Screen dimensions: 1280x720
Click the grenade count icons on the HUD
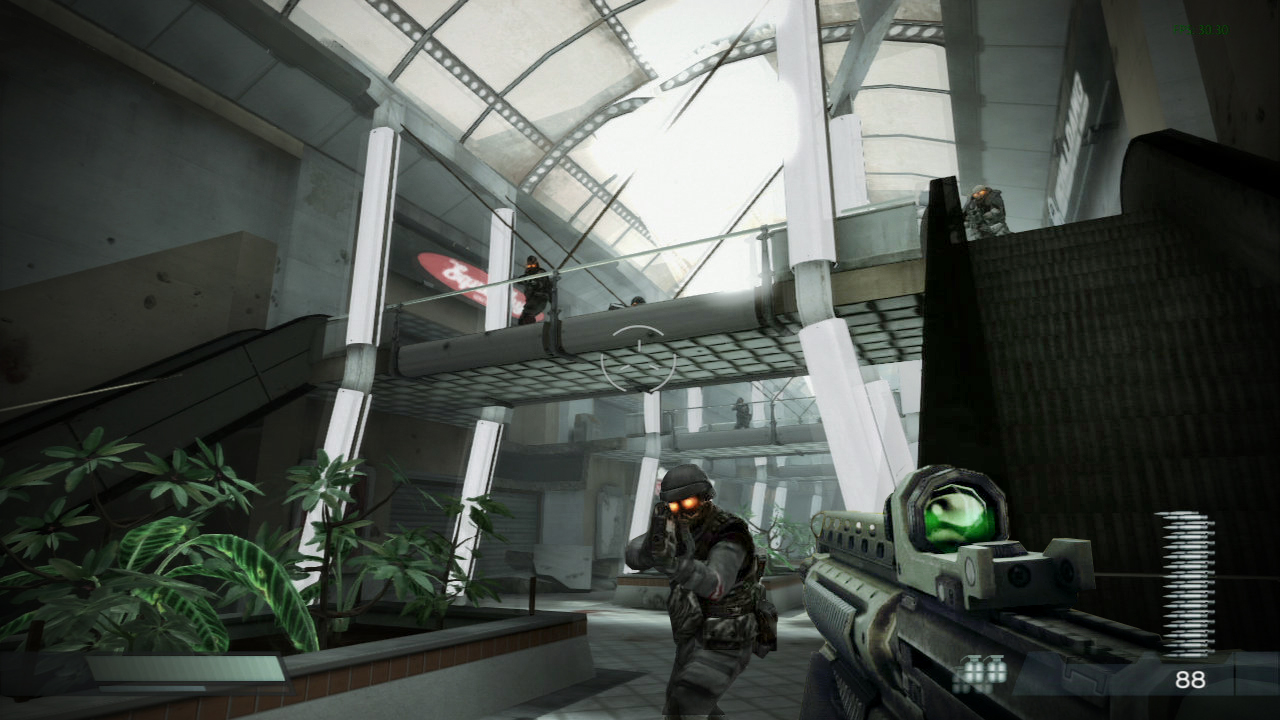pos(980,675)
